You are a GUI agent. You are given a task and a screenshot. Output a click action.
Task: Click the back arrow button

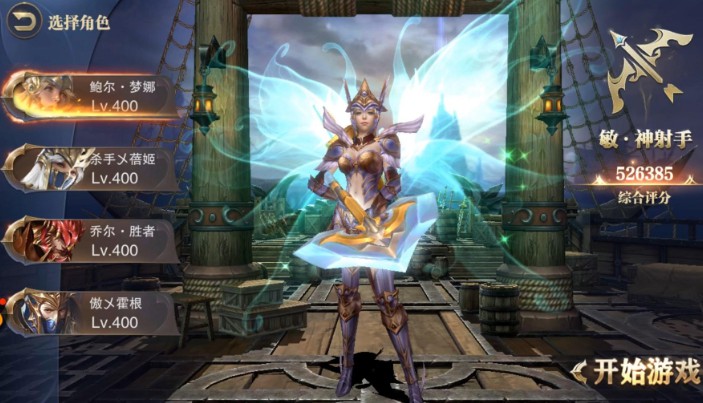[x=26, y=19]
